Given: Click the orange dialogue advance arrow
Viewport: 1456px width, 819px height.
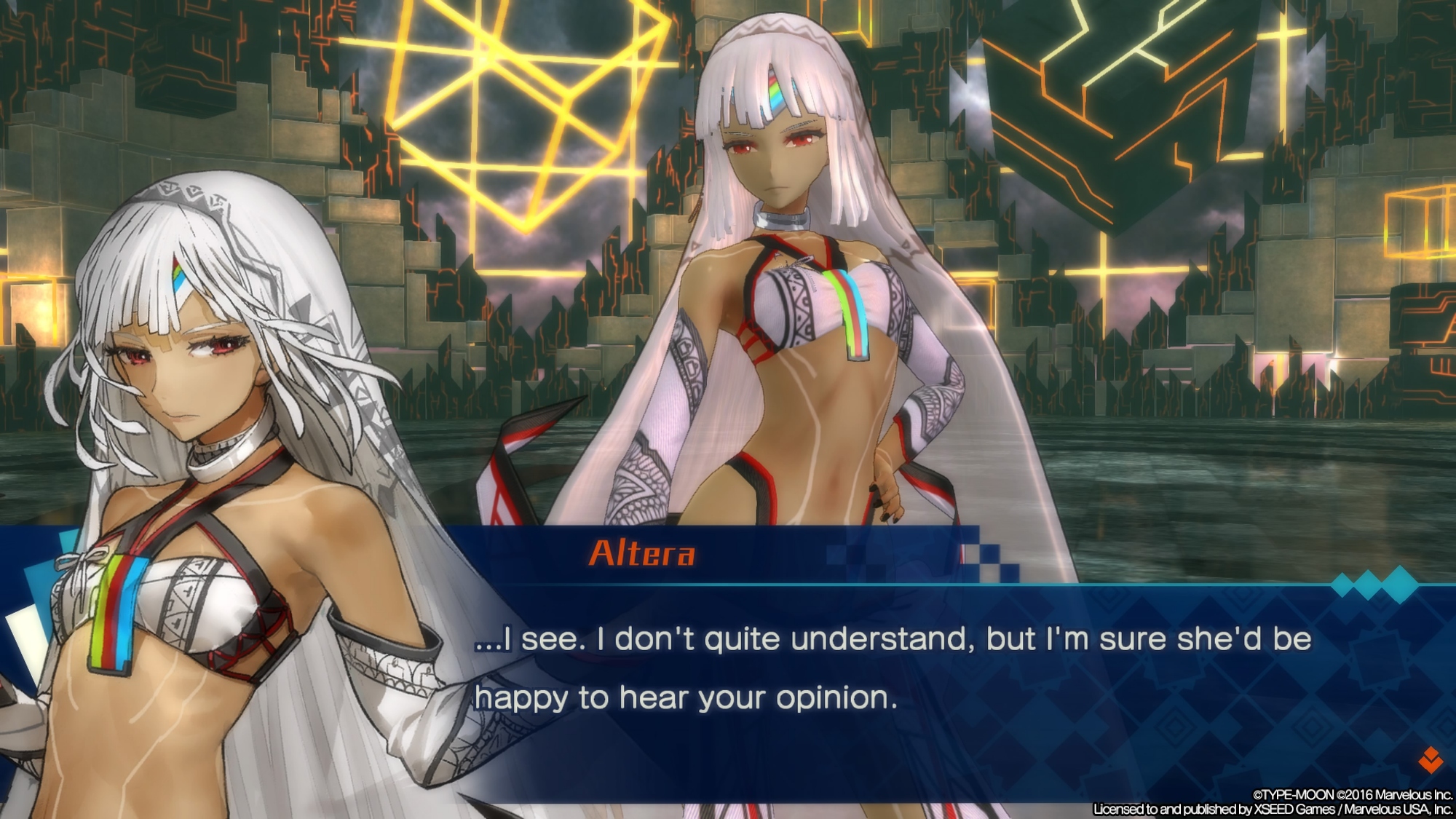Looking at the screenshot, I should 1431,760.
